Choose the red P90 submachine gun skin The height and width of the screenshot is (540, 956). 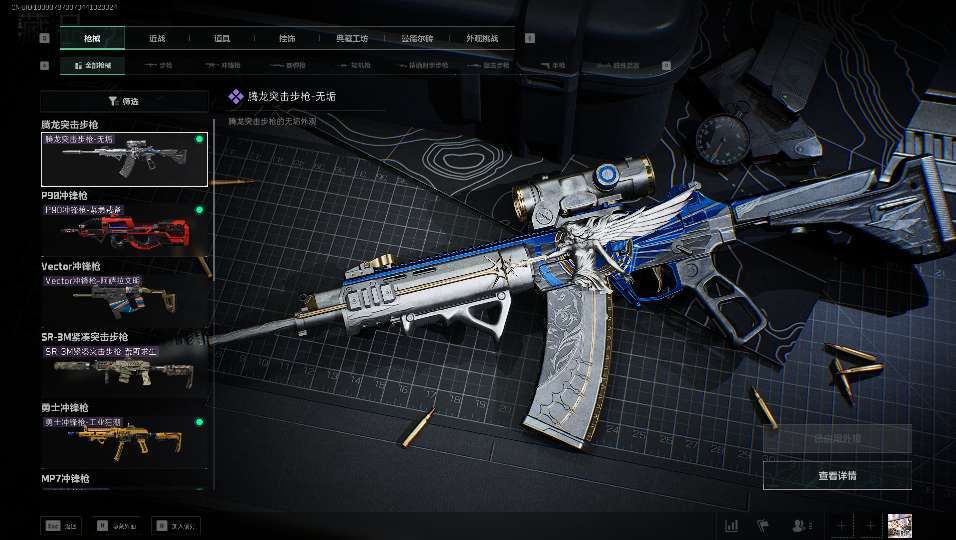pos(124,229)
